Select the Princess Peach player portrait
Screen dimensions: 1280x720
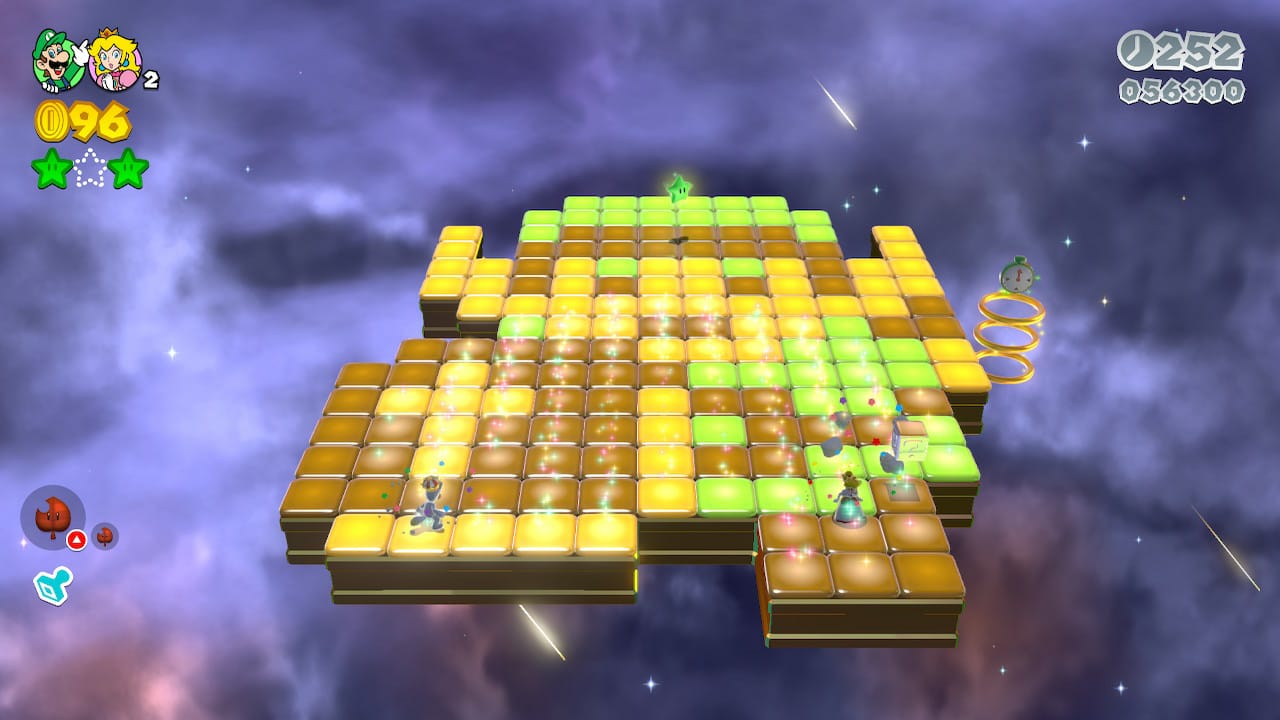pyautogui.click(x=114, y=63)
